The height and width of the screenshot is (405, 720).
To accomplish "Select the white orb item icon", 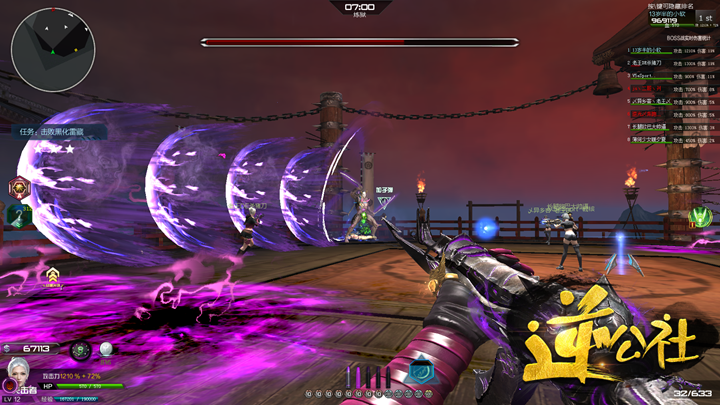I will click(x=106, y=349).
